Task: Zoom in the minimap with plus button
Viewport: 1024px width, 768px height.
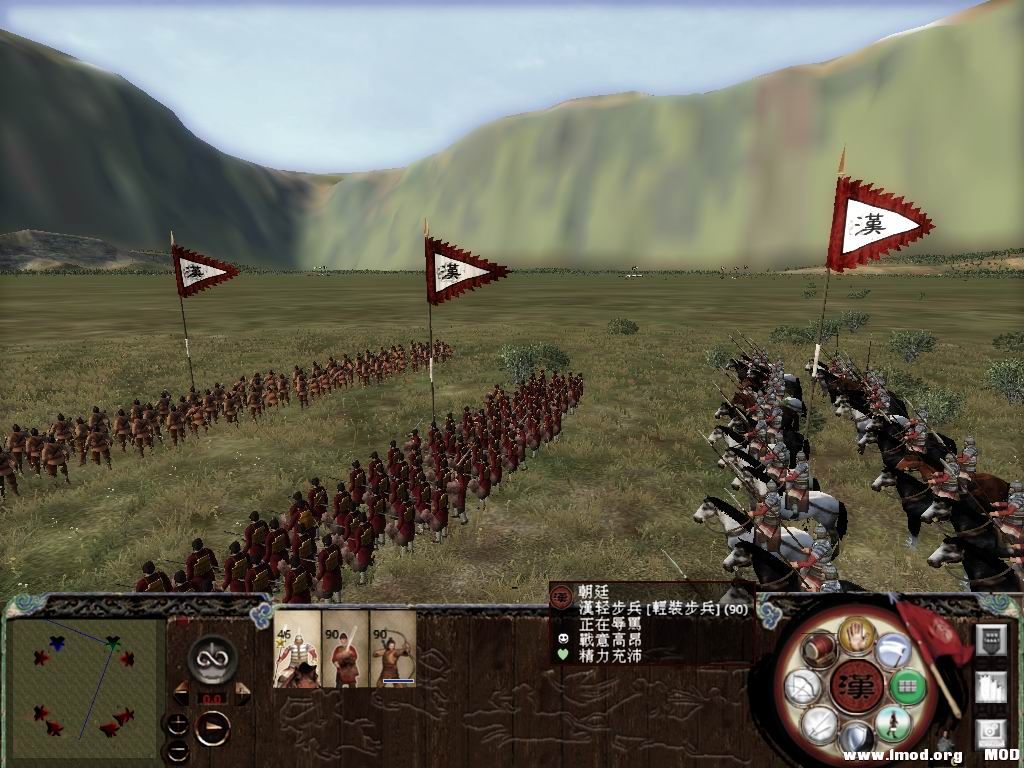Action: [177, 724]
